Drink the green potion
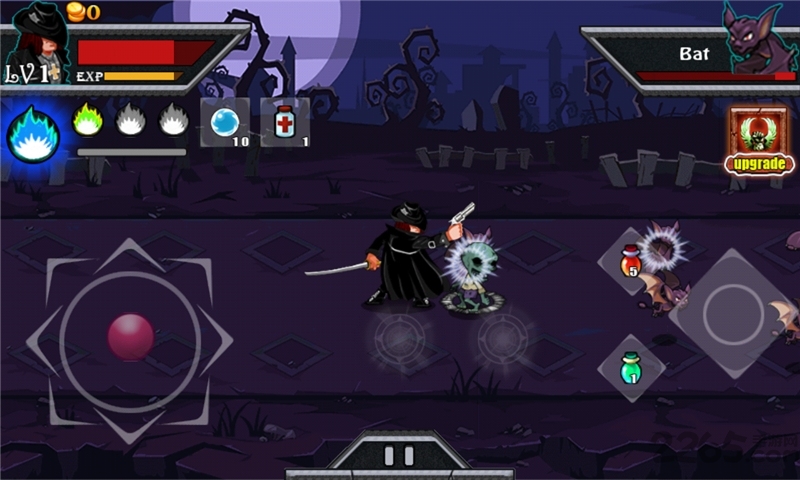Viewport: 800px width, 480px height. pyautogui.click(x=630, y=368)
